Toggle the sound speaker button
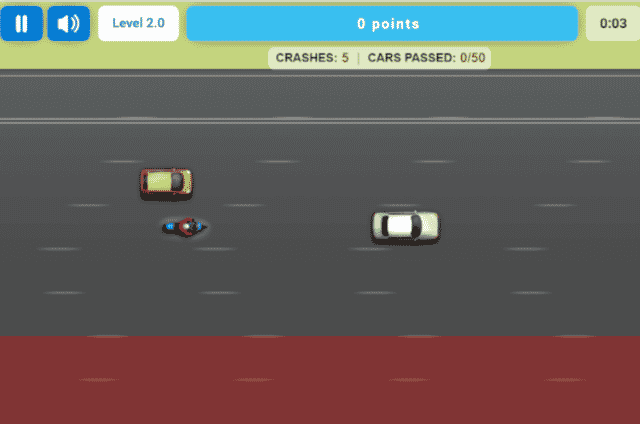Image resolution: width=640 pixels, height=424 pixels. click(x=68, y=23)
